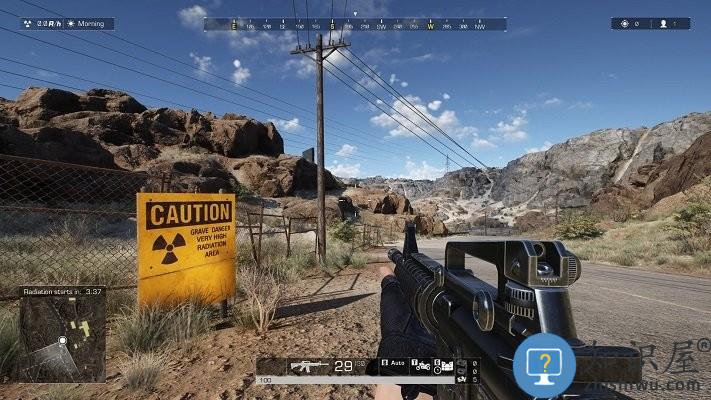Select the assault rifle weapon slot

pyautogui.click(x=309, y=366)
